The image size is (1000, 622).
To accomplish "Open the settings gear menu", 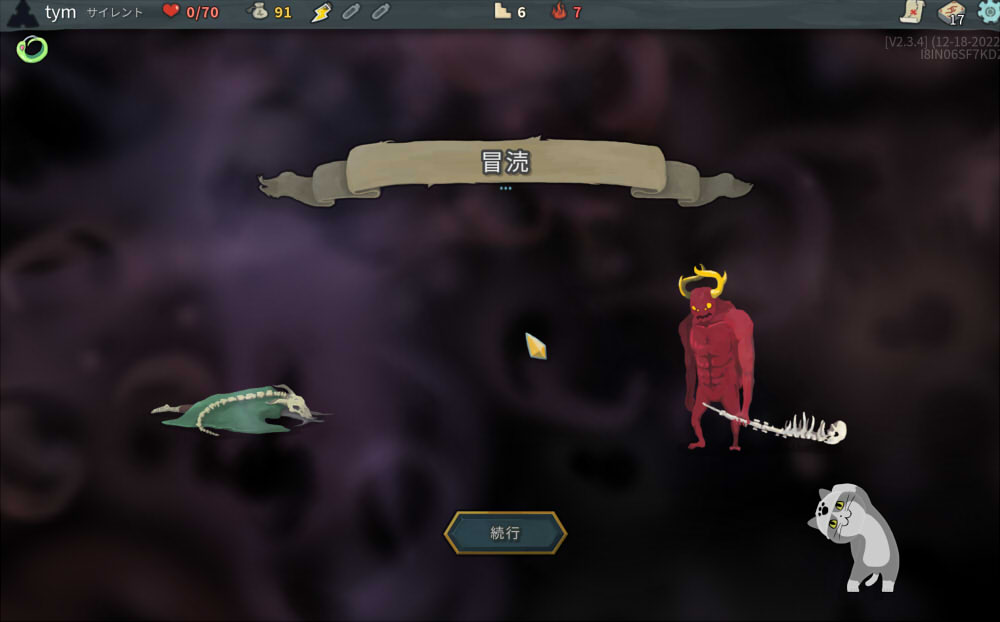I will [x=988, y=12].
